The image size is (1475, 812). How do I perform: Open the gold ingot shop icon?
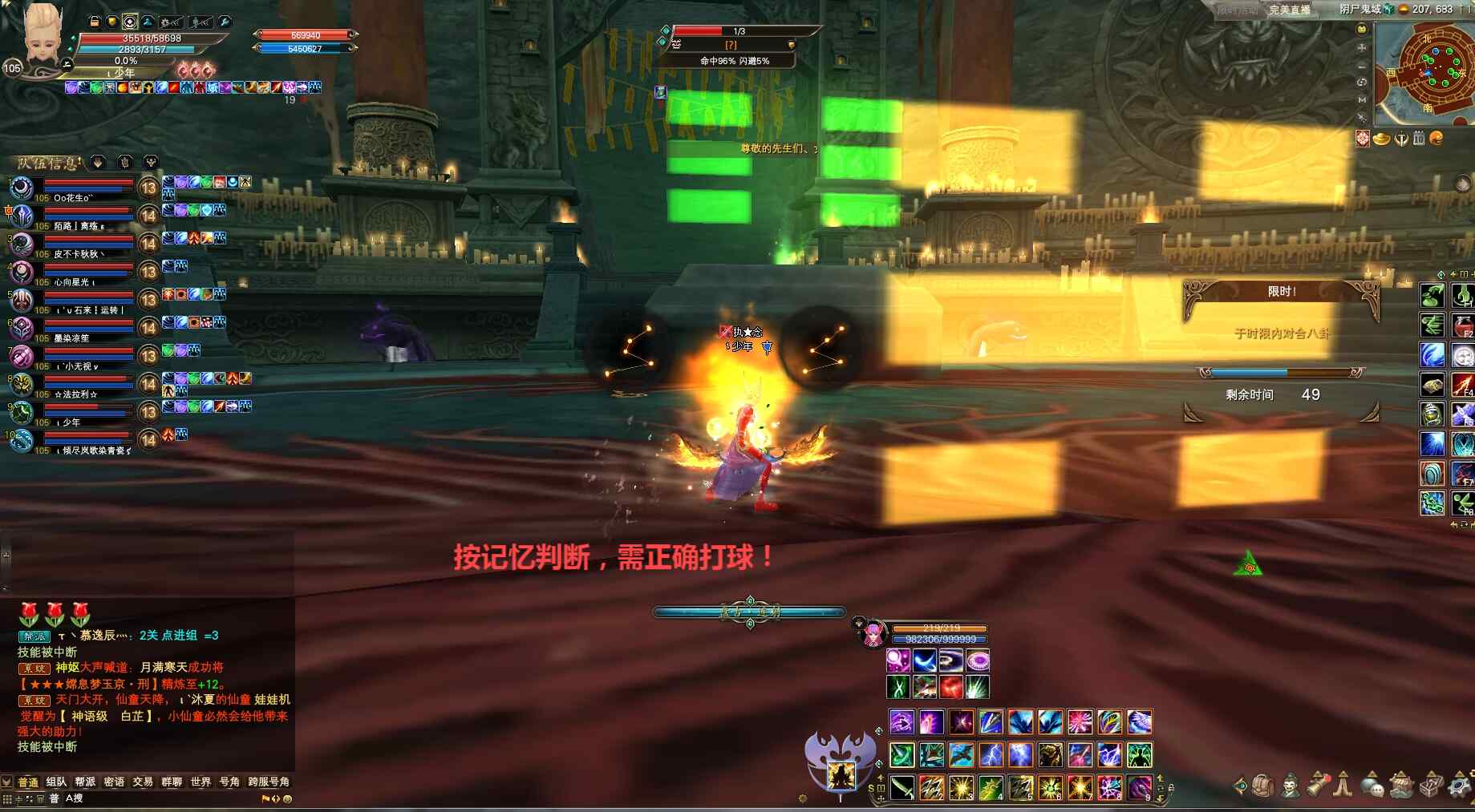point(1381,139)
